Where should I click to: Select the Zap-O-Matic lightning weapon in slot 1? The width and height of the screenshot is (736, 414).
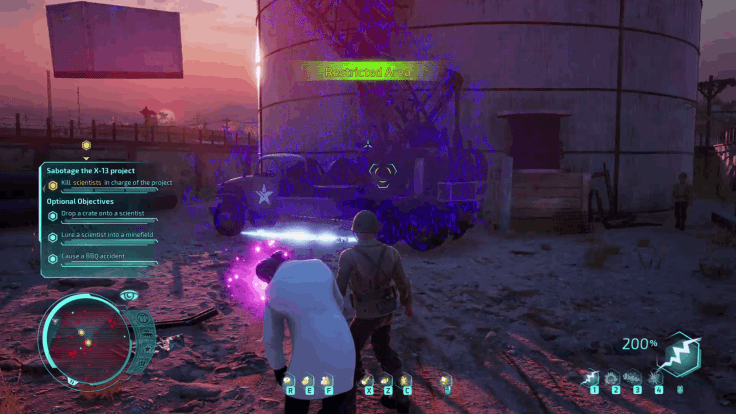[593, 378]
